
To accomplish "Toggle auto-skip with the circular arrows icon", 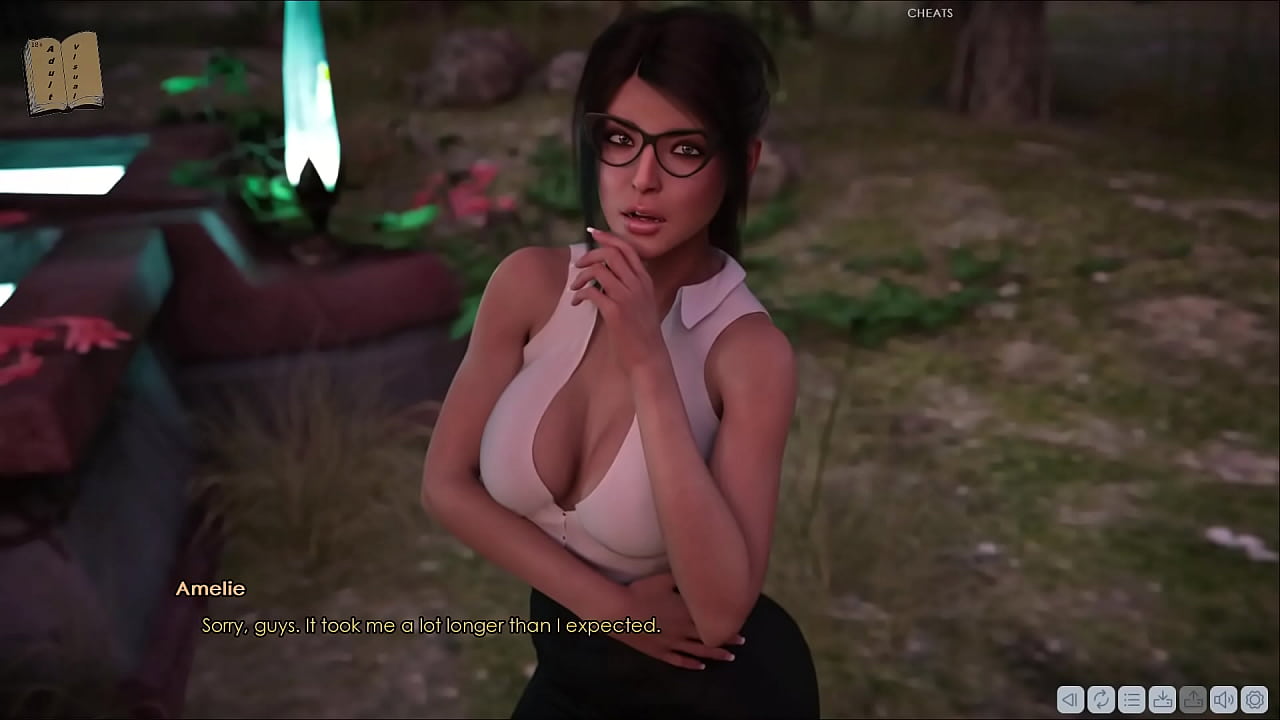I will coord(1100,700).
